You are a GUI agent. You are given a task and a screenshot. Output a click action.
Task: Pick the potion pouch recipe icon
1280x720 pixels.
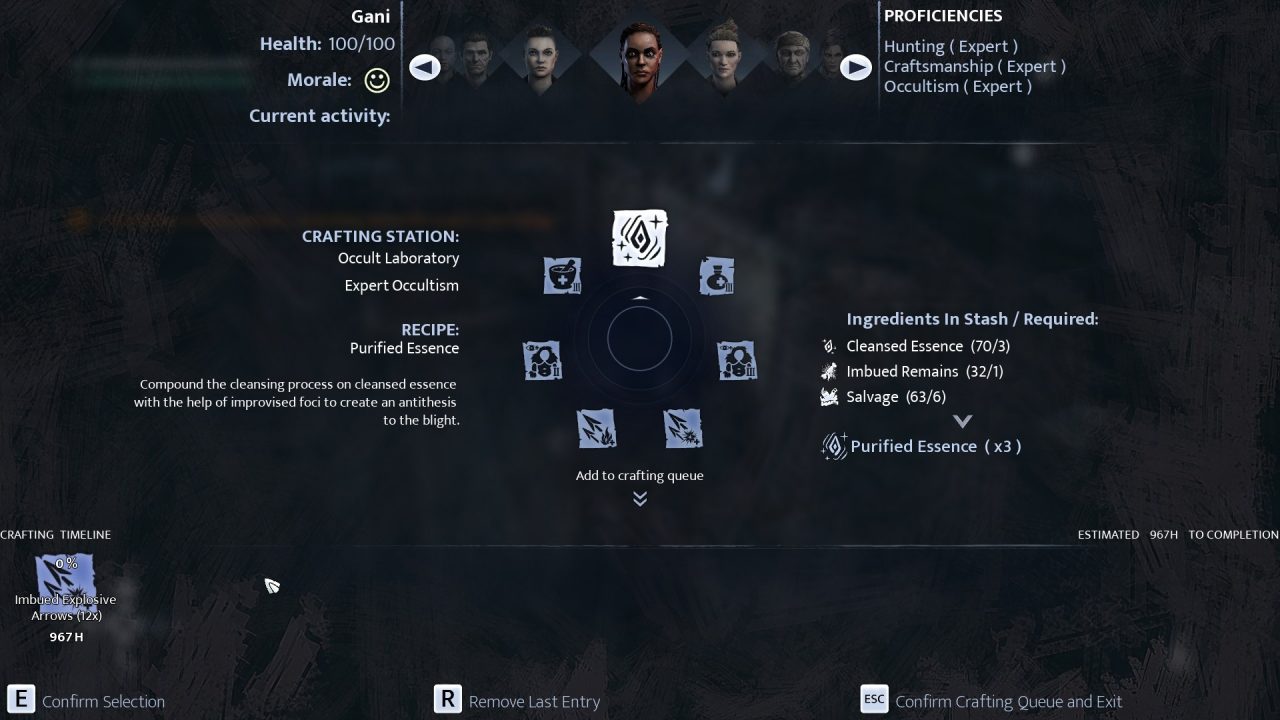click(716, 276)
